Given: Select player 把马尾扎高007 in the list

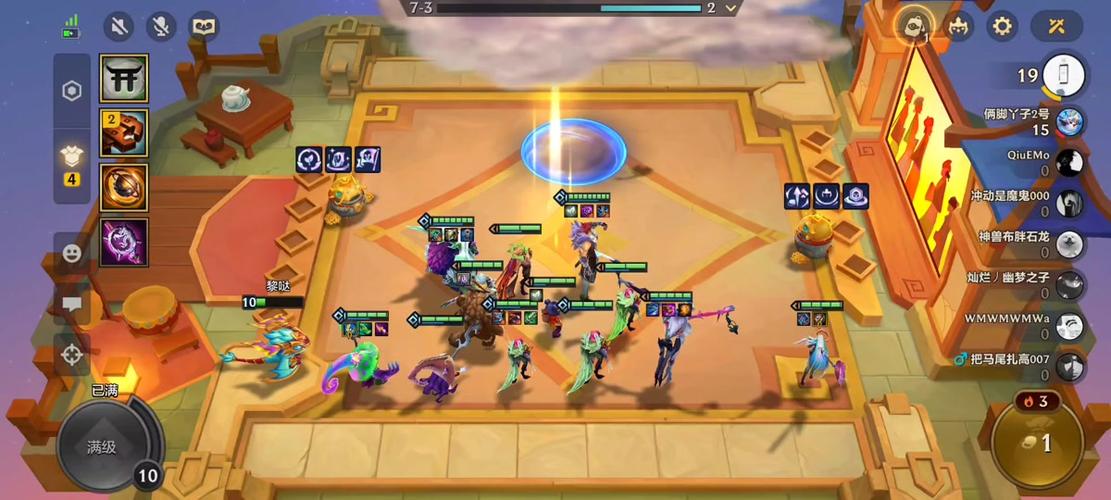Looking at the screenshot, I should pos(1068,366).
